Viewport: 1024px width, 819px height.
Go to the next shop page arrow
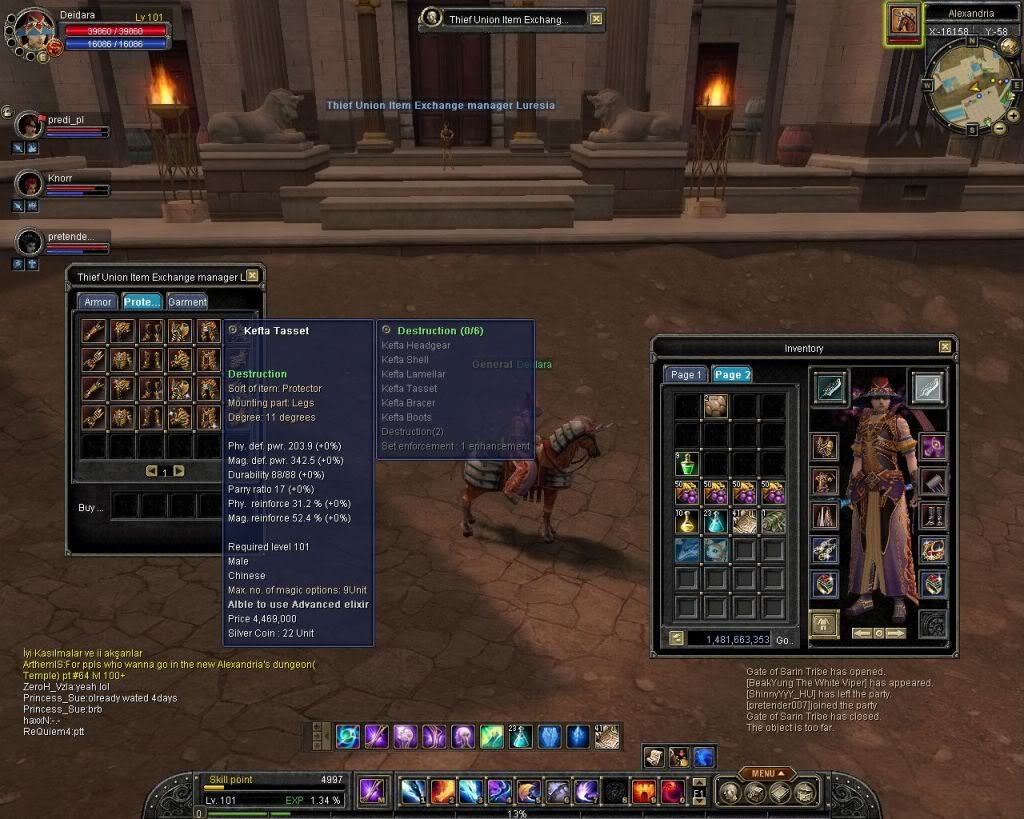coord(179,471)
